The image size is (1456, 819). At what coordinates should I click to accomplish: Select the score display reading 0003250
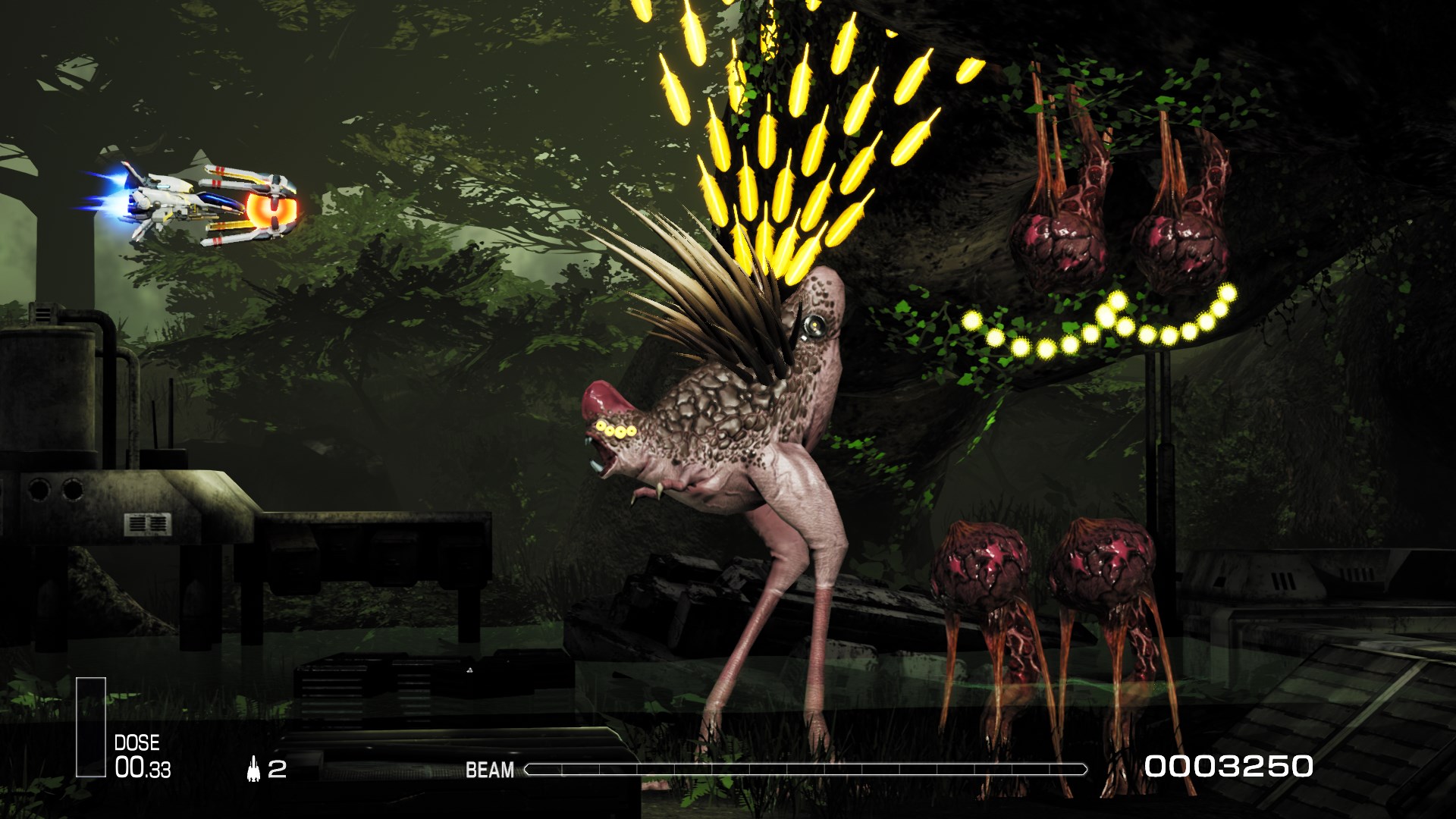pyautogui.click(x=1230, y=768)
